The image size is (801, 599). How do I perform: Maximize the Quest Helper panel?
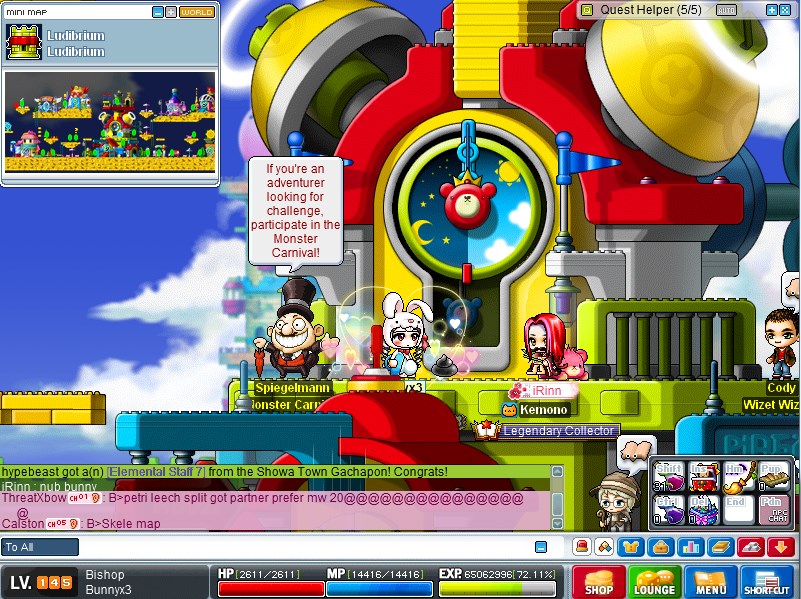(x=783, y=10)
